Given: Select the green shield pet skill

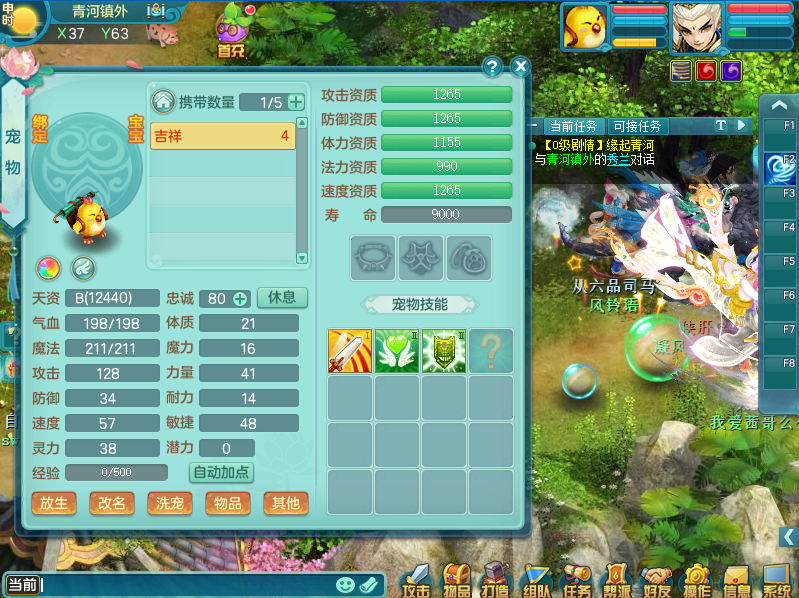Looking at the screenshot, I should coord(444,351).
